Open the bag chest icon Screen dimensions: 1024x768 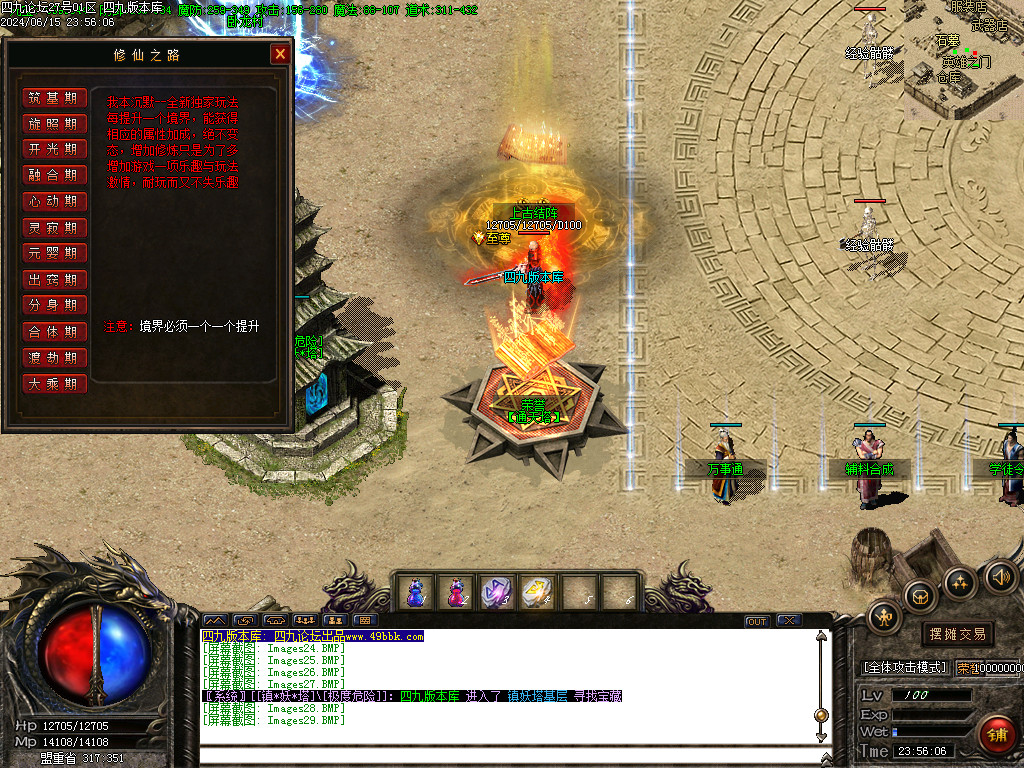tap(920, 596)
